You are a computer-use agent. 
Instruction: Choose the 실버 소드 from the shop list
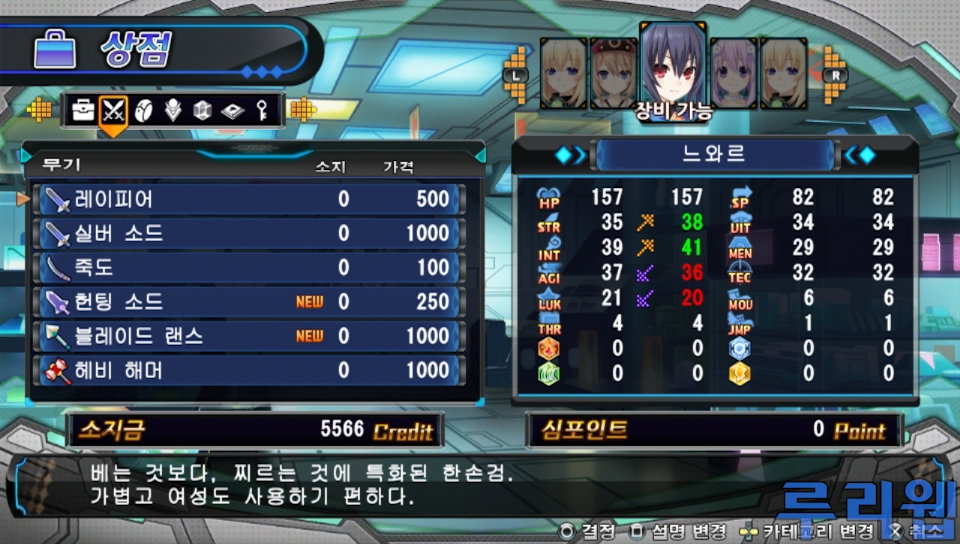click(x=248, y=233)
